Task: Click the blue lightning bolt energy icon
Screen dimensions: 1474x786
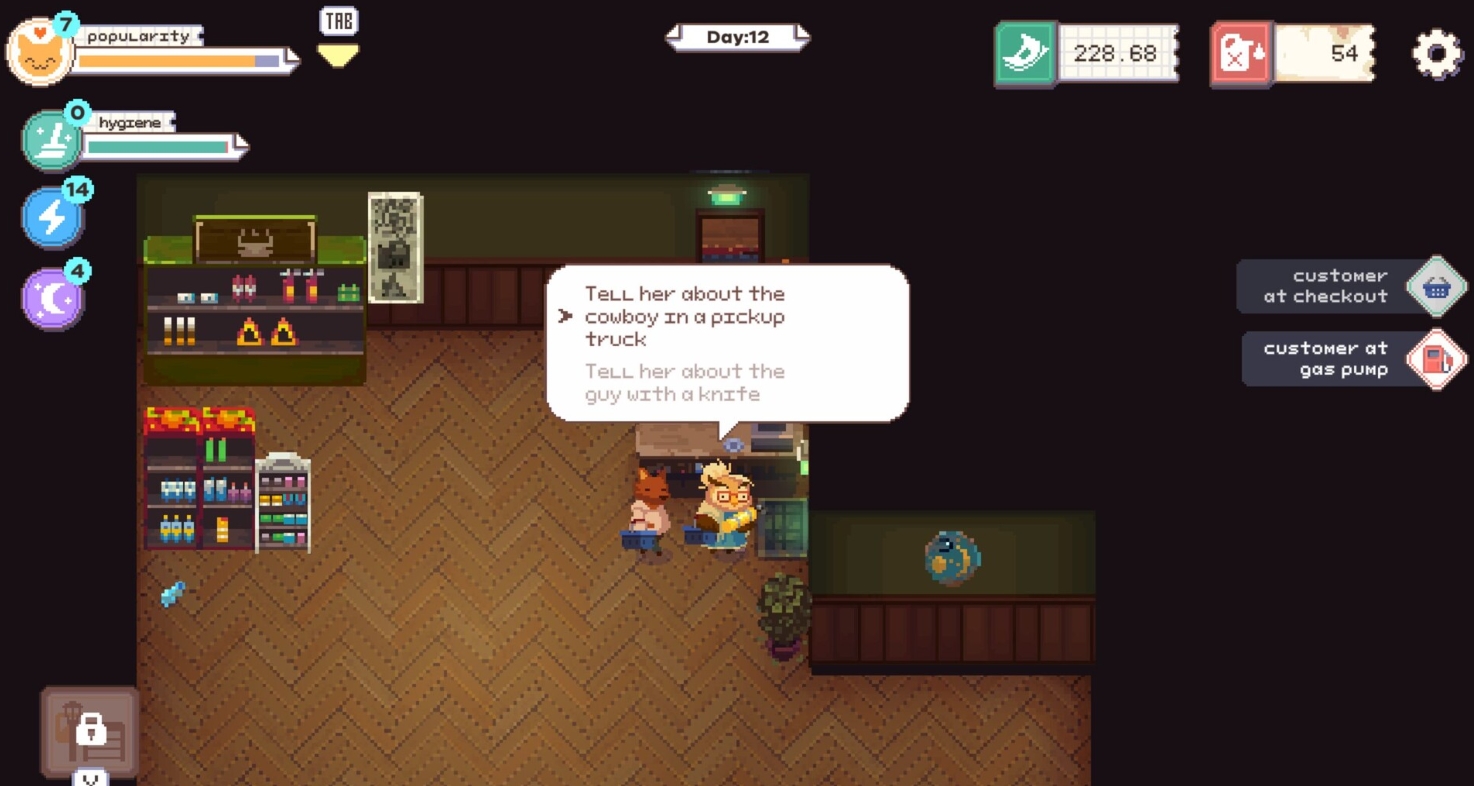Action: tap(52, 216)
